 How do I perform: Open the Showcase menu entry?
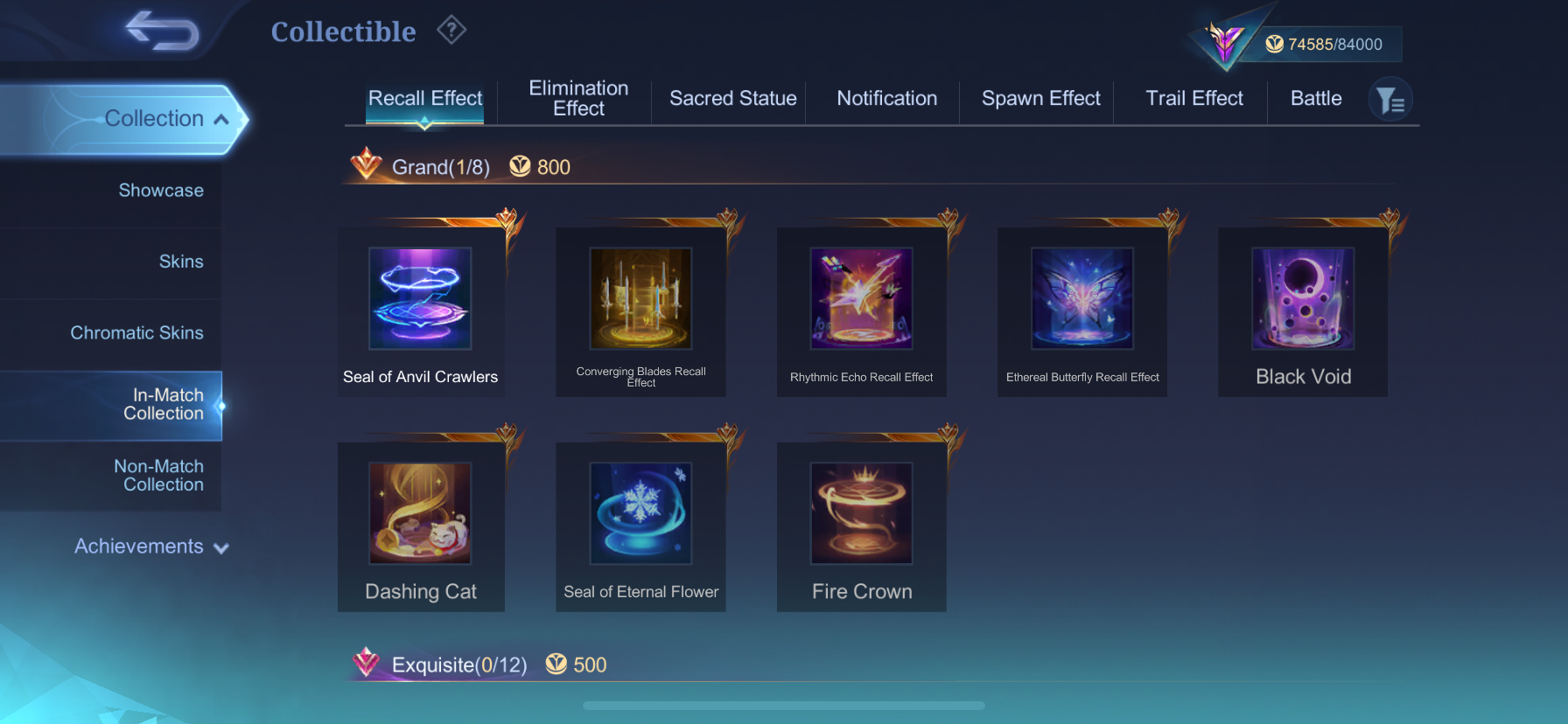coord(161,191)
